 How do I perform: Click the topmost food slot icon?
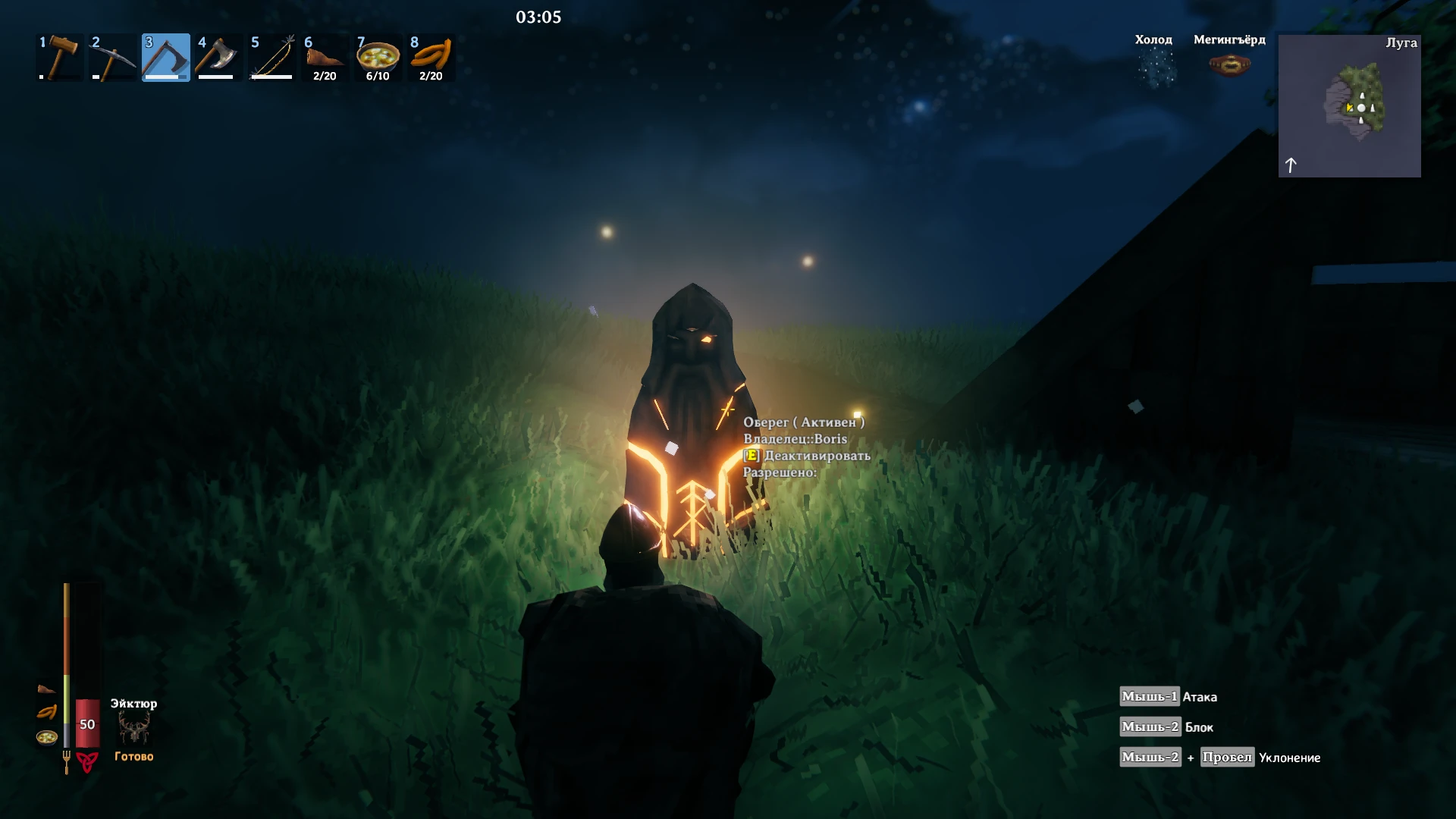pyautogui.click(x=47, y=690)
